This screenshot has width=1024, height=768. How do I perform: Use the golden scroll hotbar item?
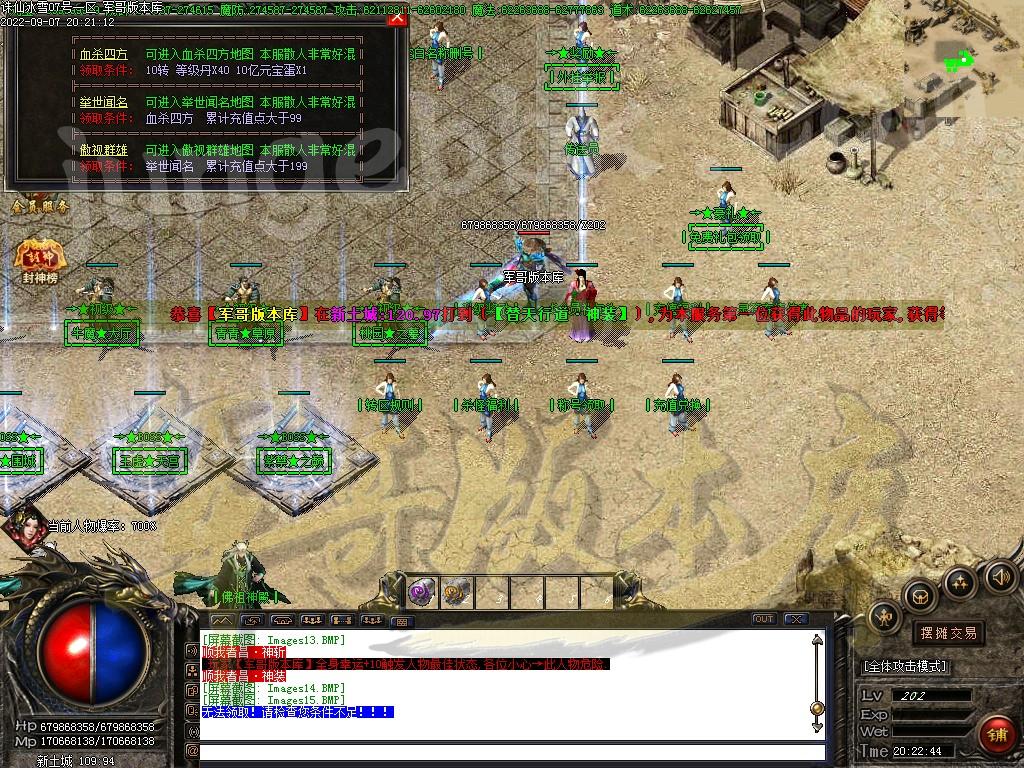[457, 592]
